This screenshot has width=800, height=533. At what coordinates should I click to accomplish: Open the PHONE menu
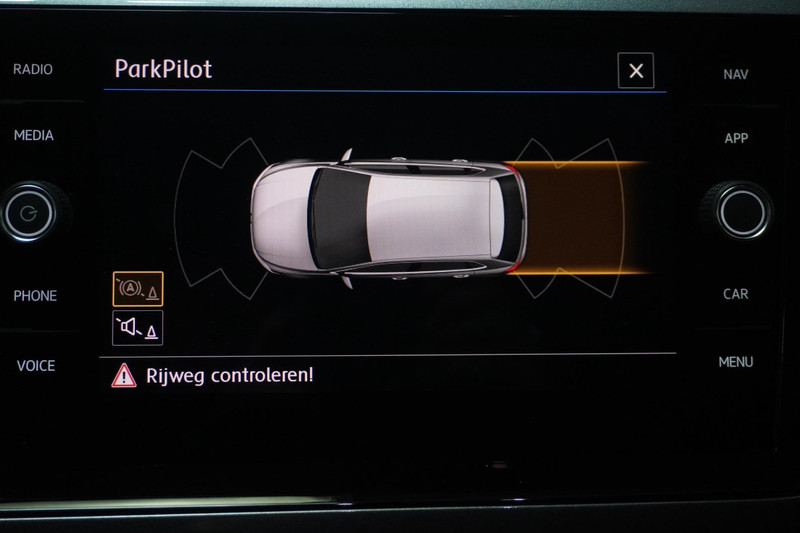(x=35, y=295)
